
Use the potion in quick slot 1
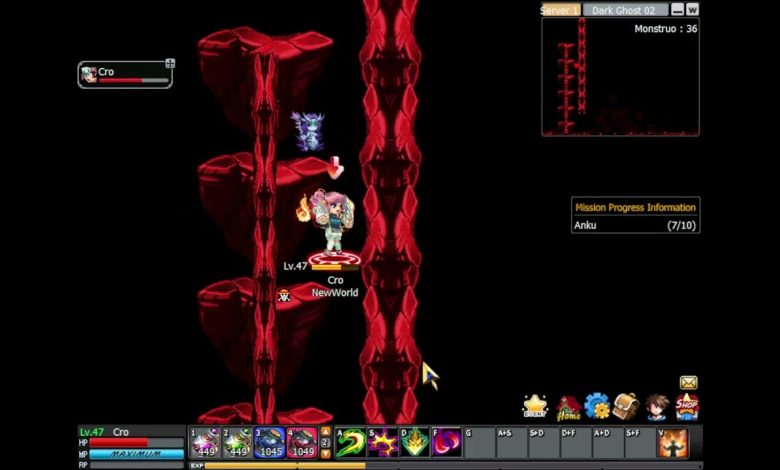click(205, 442)
